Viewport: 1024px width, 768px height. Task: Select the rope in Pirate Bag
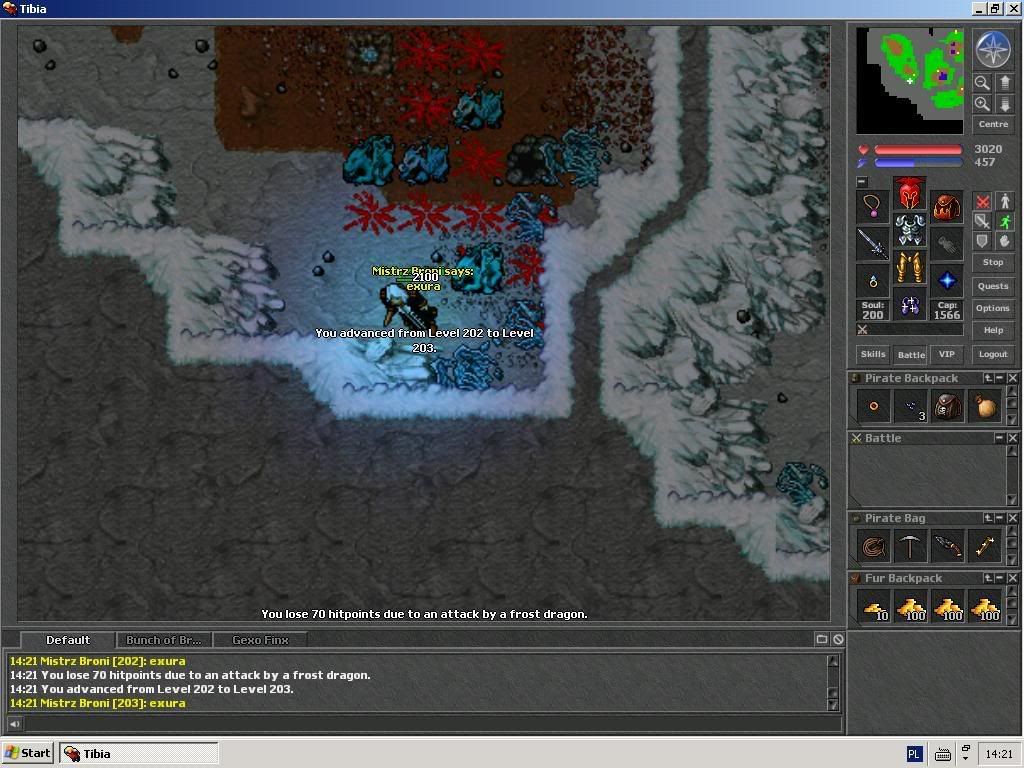pos(874,546)
